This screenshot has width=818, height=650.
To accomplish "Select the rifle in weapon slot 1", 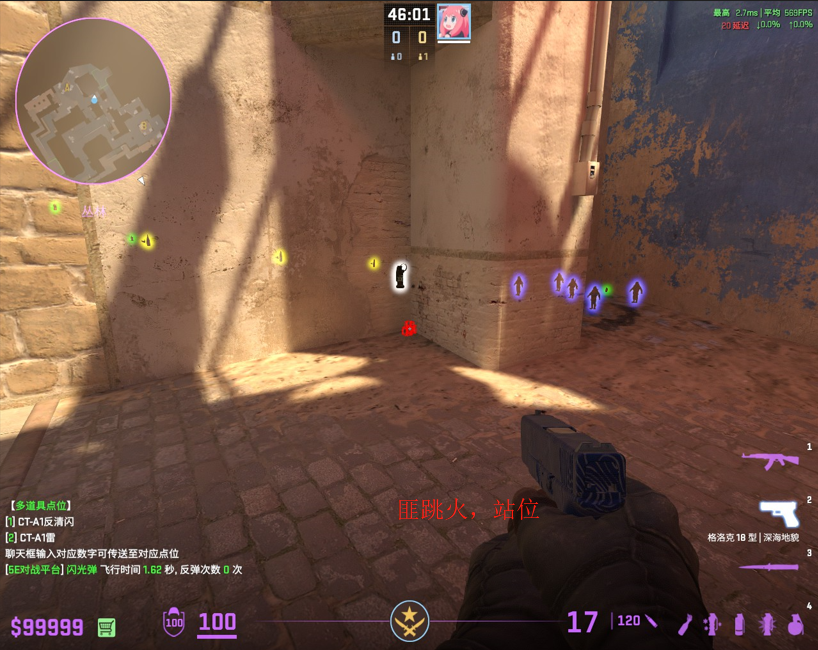I will coord(770,460).
